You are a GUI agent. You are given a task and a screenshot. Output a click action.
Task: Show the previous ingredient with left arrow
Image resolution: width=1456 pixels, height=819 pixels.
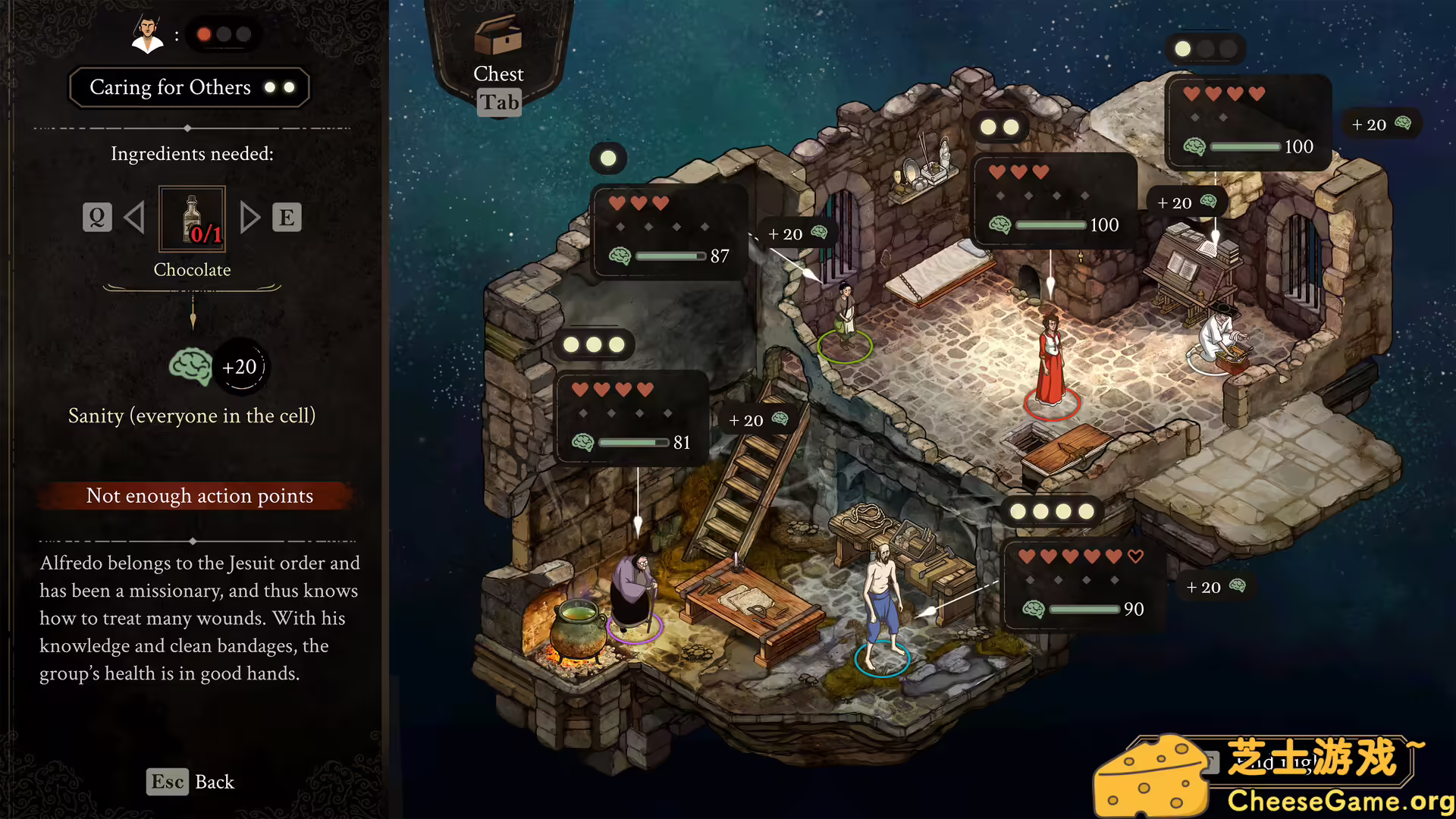click(x=134, y=218)
